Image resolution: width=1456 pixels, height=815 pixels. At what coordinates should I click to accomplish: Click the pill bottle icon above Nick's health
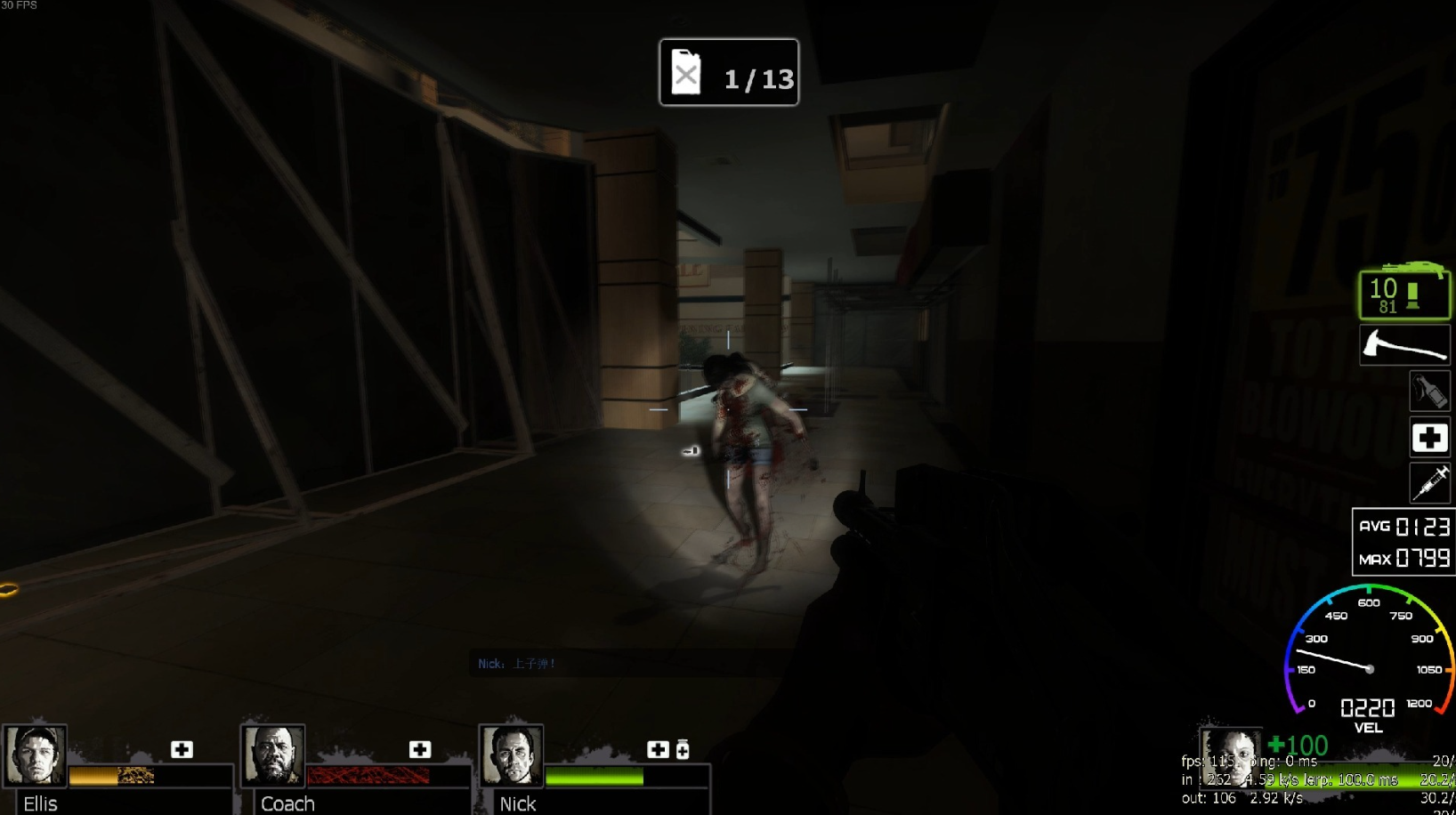[x=683, y=749]
